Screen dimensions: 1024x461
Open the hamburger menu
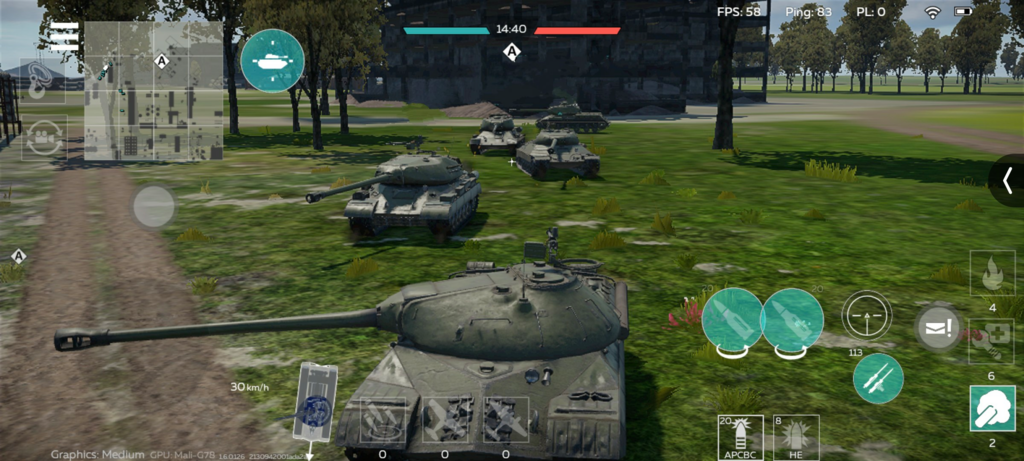pyautogui.click(x=65, y=37)
